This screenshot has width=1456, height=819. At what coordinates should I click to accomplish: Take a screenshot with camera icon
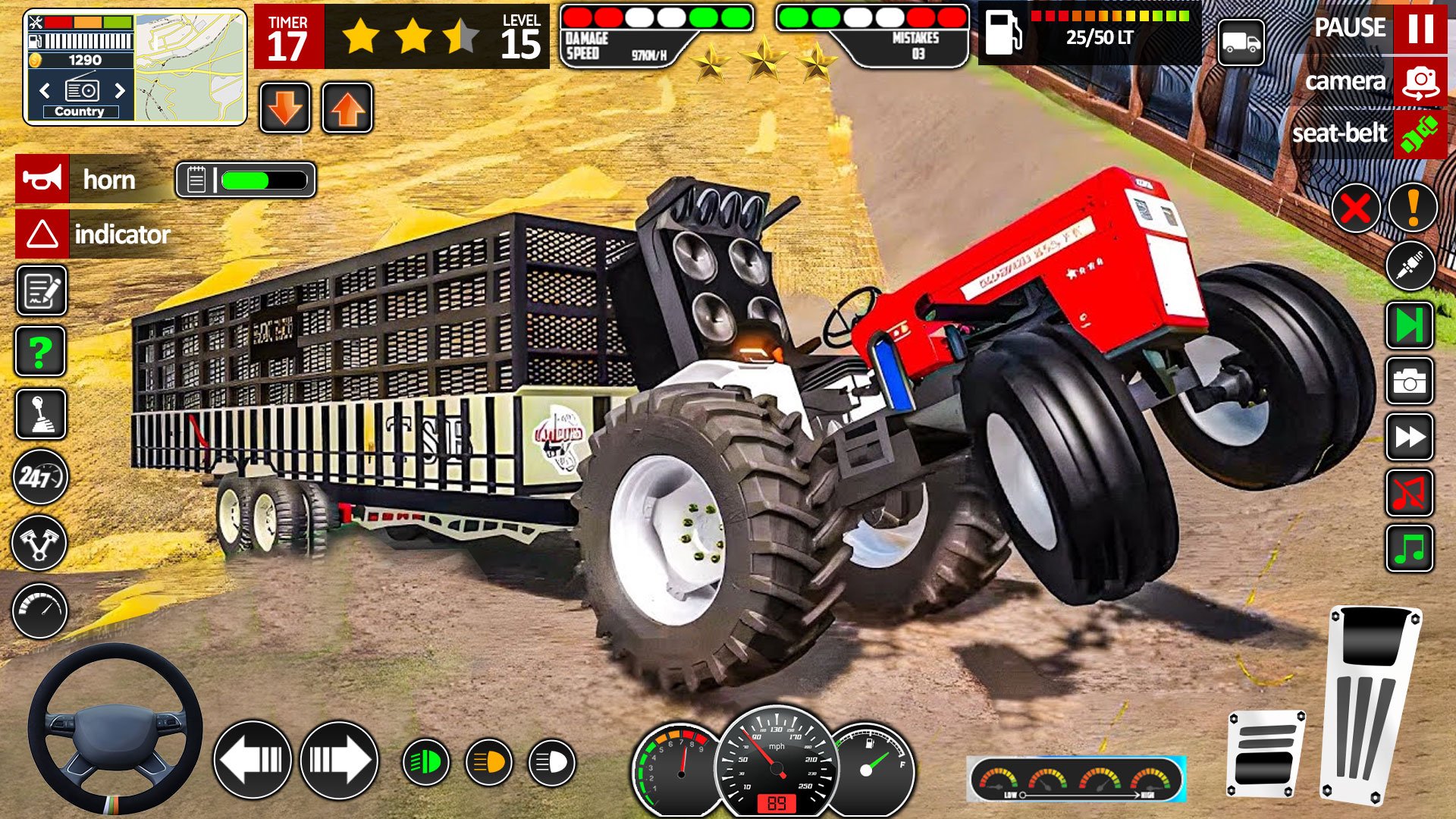click(1409, 381)
